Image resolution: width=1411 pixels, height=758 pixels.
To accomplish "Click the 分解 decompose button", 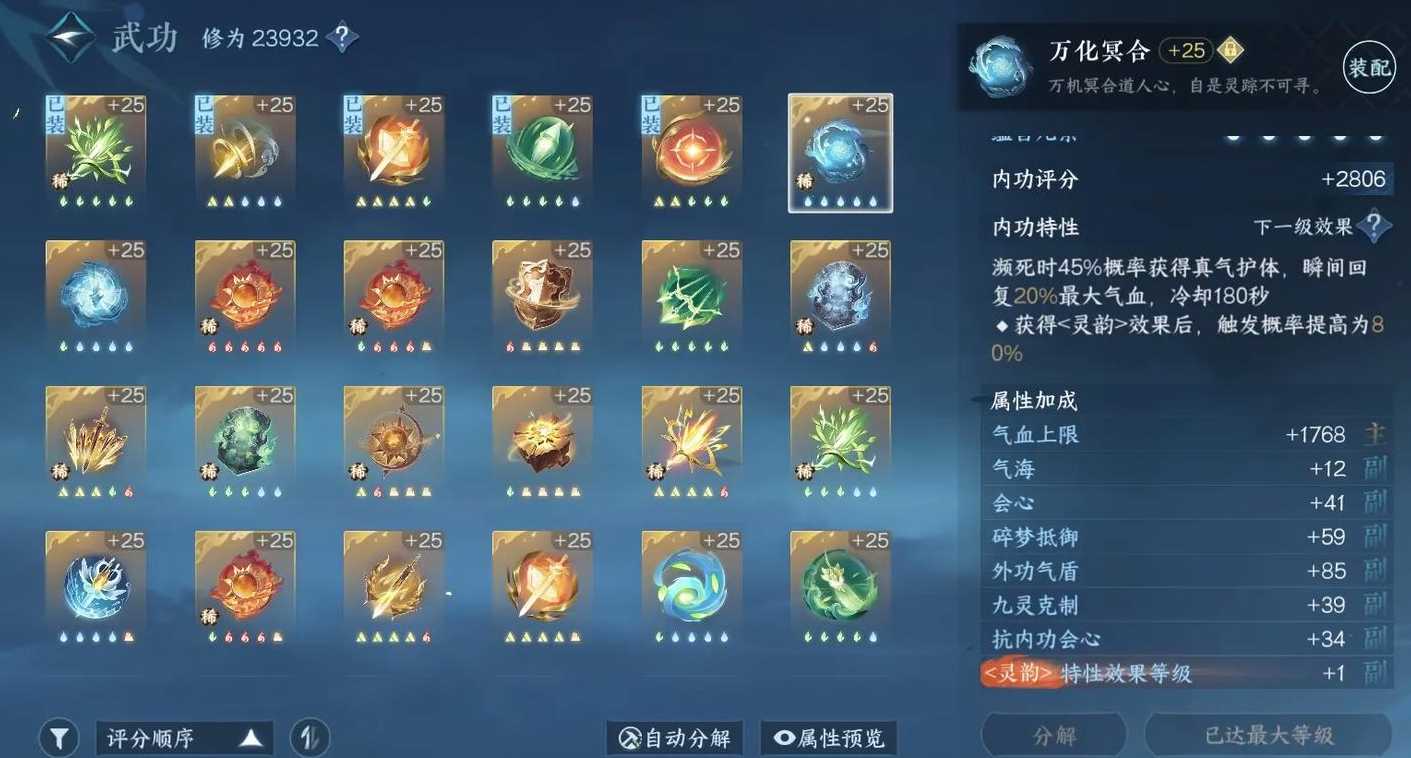I will (x=1056, y=734).
